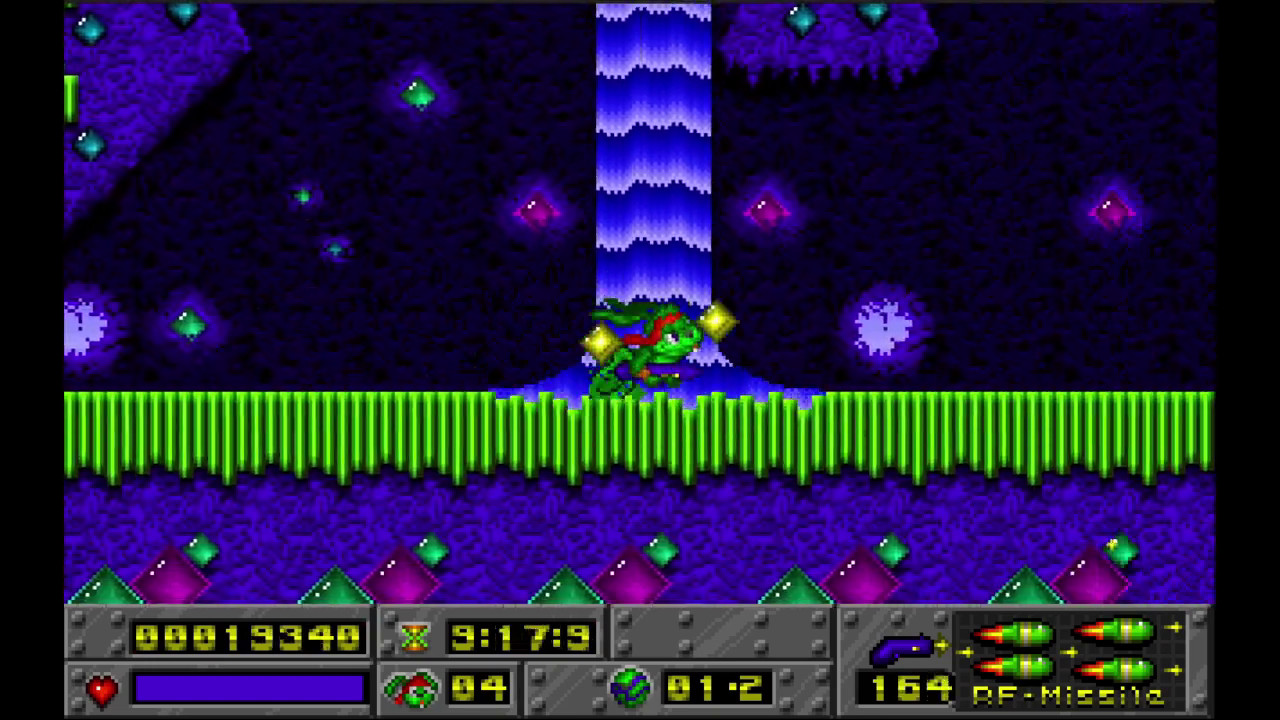Click the red heart health icon

(x=101, y=689)
